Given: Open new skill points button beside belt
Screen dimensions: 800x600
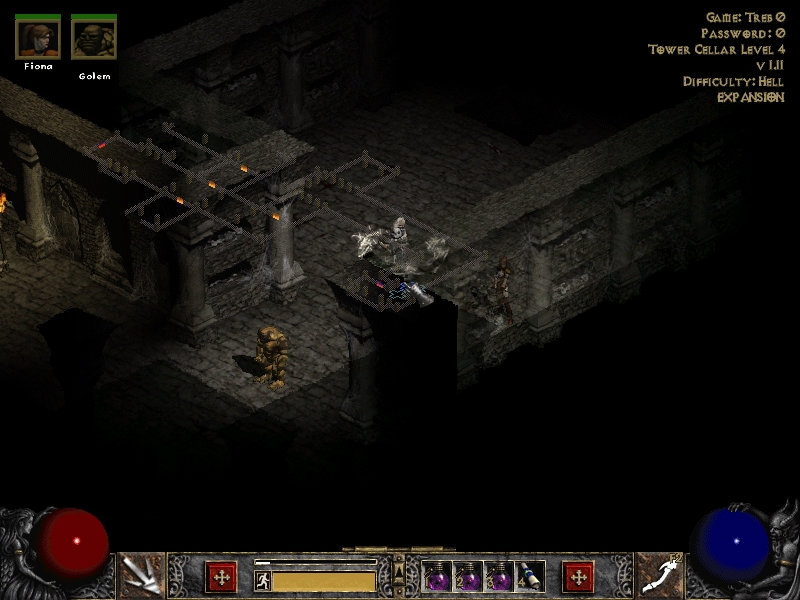Looking at the screenshot, I should [578, 577].
